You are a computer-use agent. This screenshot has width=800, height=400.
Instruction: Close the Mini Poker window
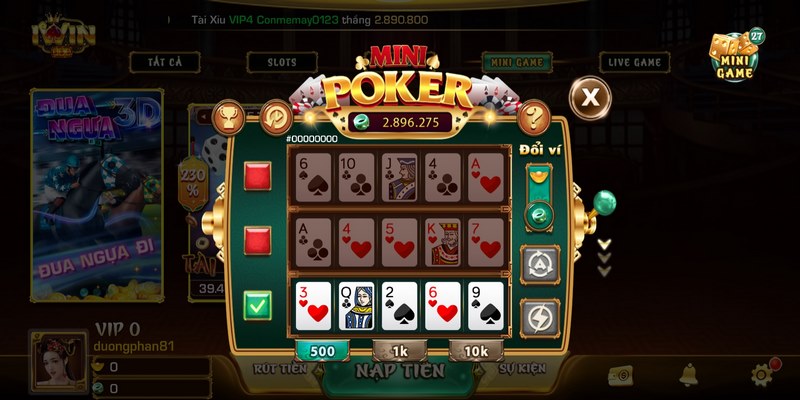[591, 97]
